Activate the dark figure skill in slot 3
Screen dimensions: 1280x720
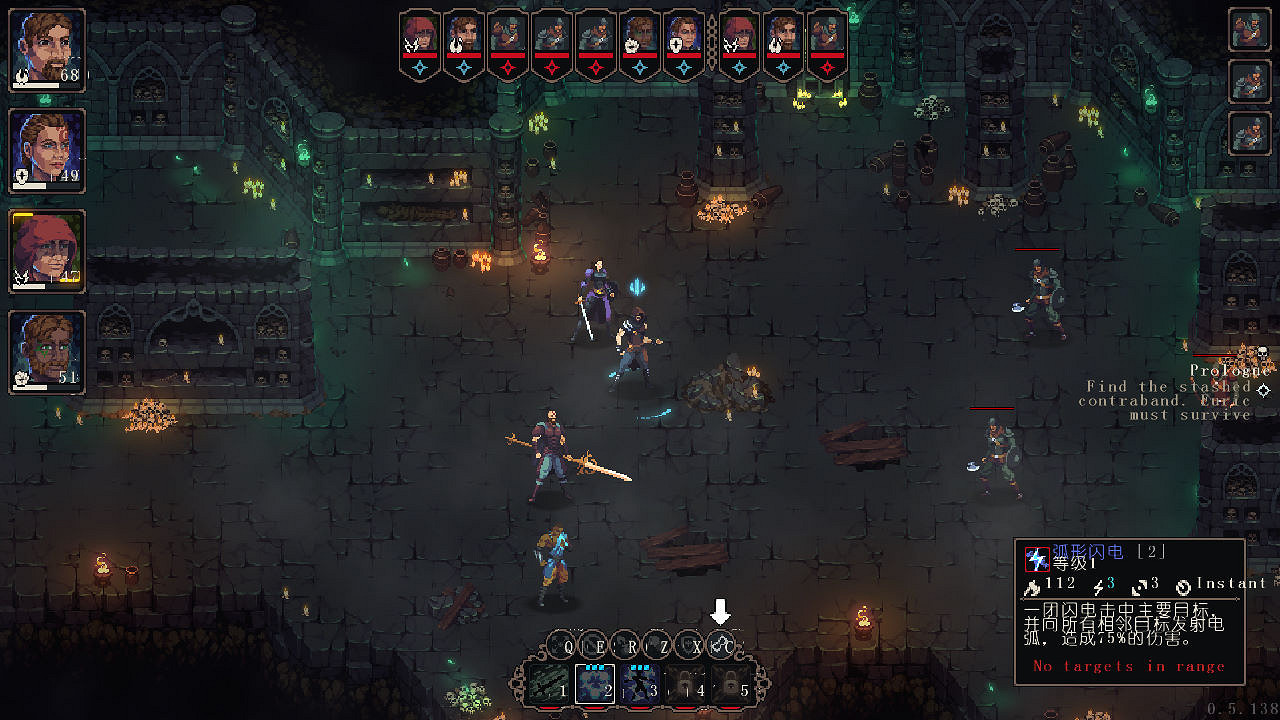[x=639, y=686]
